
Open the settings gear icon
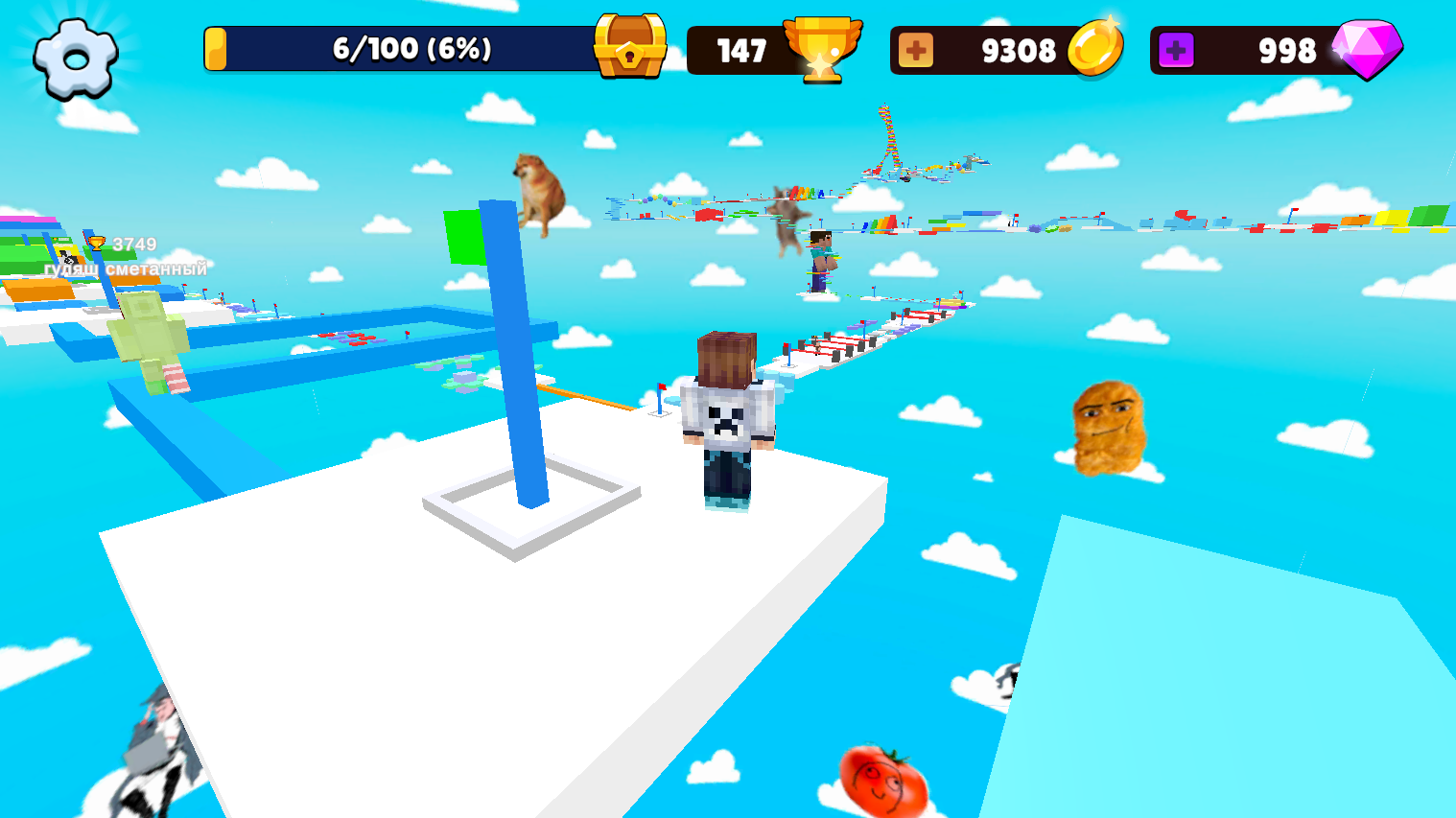[x=75, y=58]
